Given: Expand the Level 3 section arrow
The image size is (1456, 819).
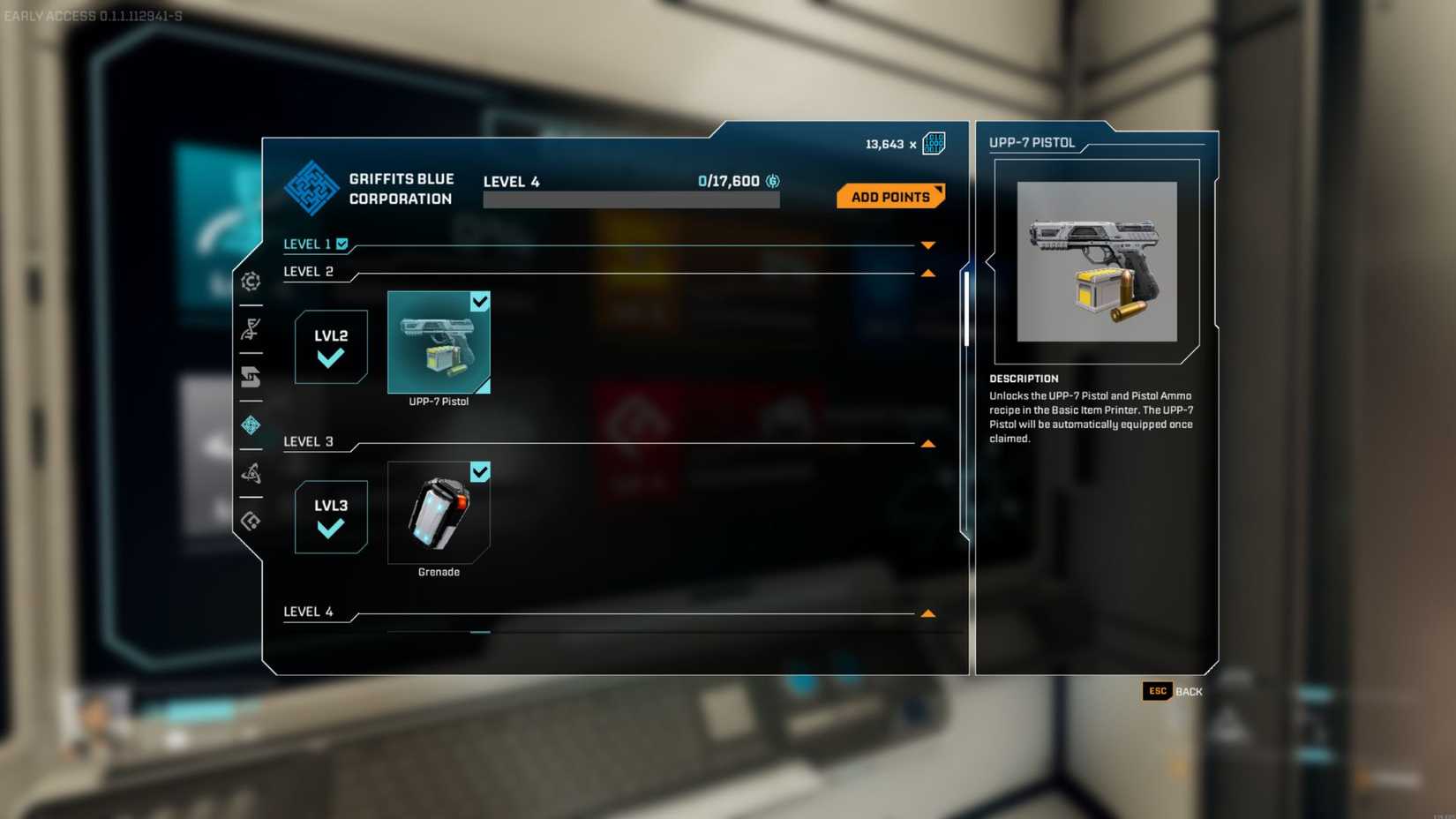Looking at the screenshot, I should 927,442.
